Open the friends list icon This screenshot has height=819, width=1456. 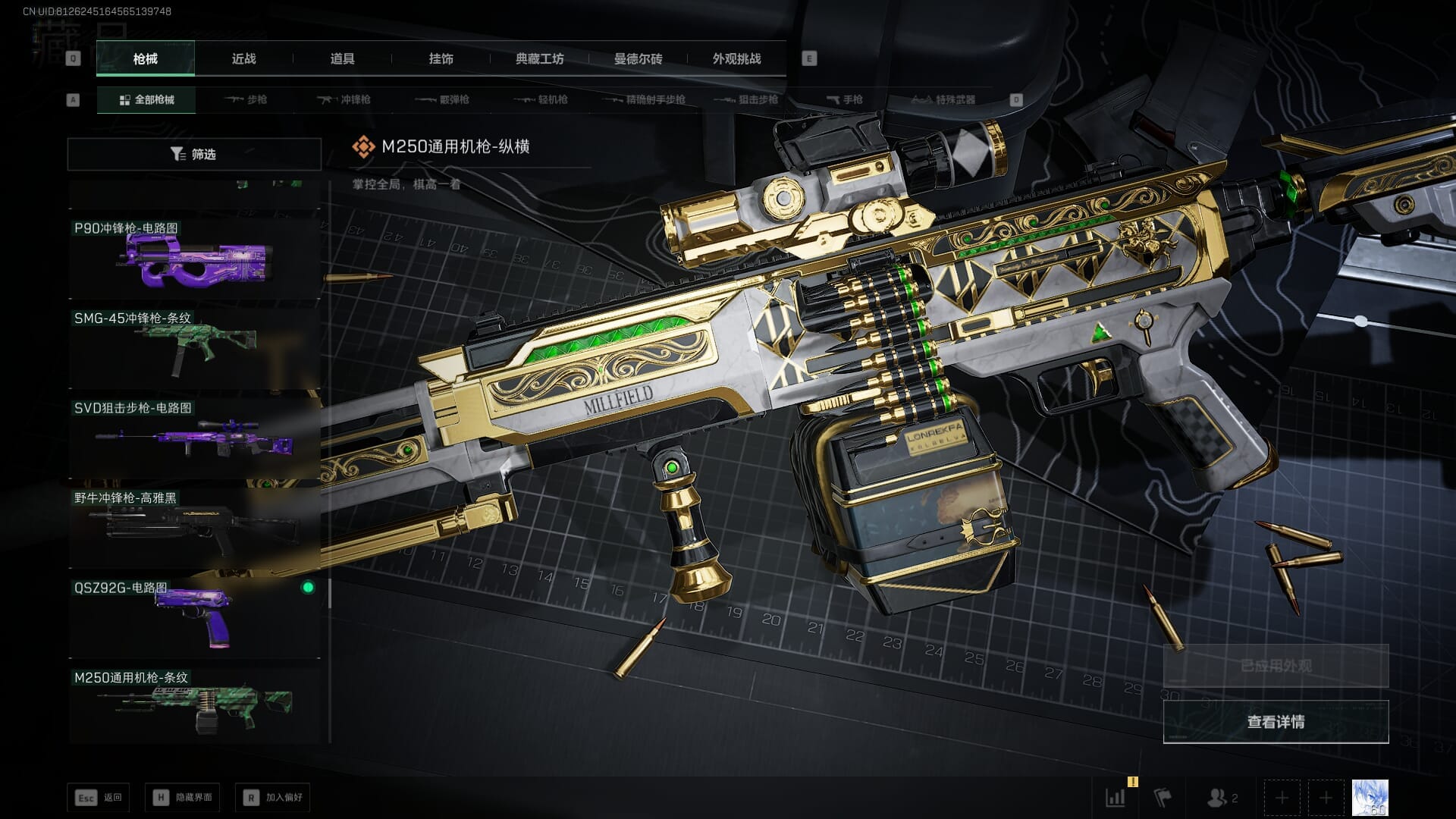(1221, 798)
